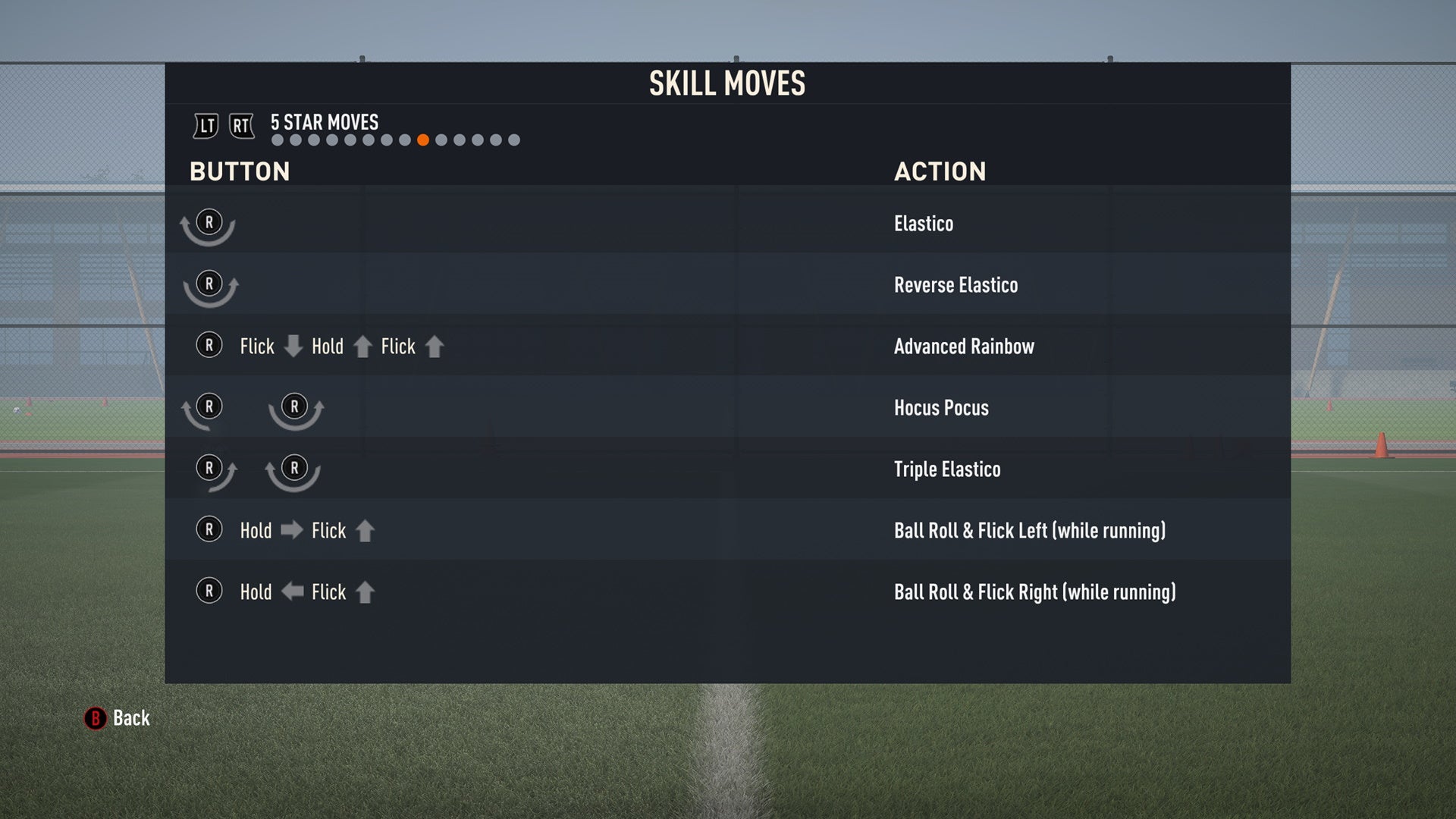Viewport: 1456px width, 819px height.
Task: Select the last page dot indicator
Action: (515, 140)
